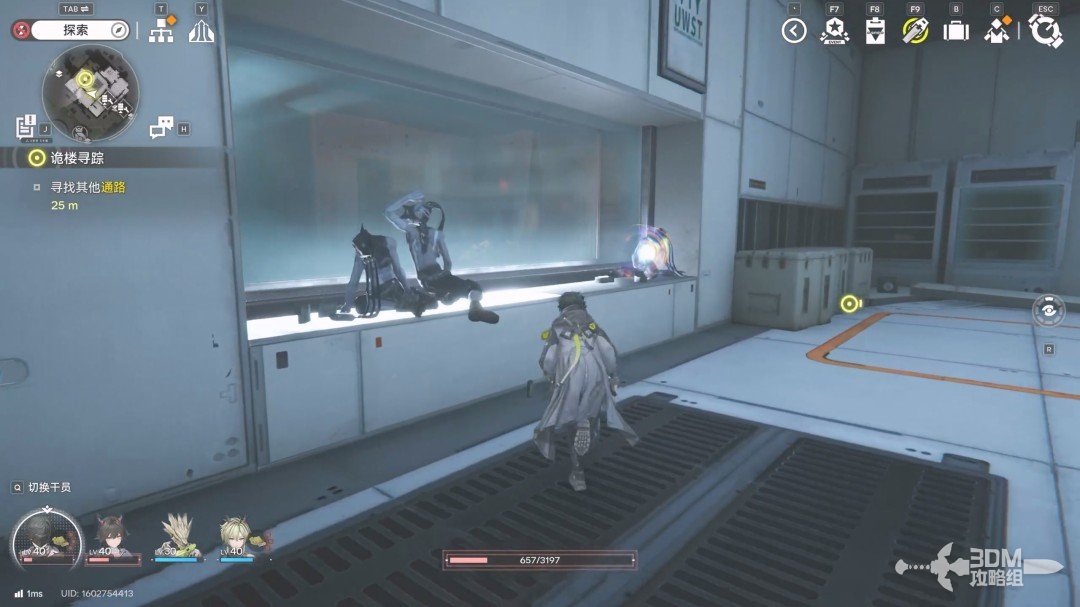The image size is (1080, 607).
Task: Open the suitcase inventory icon
Action: coord(956,31)
